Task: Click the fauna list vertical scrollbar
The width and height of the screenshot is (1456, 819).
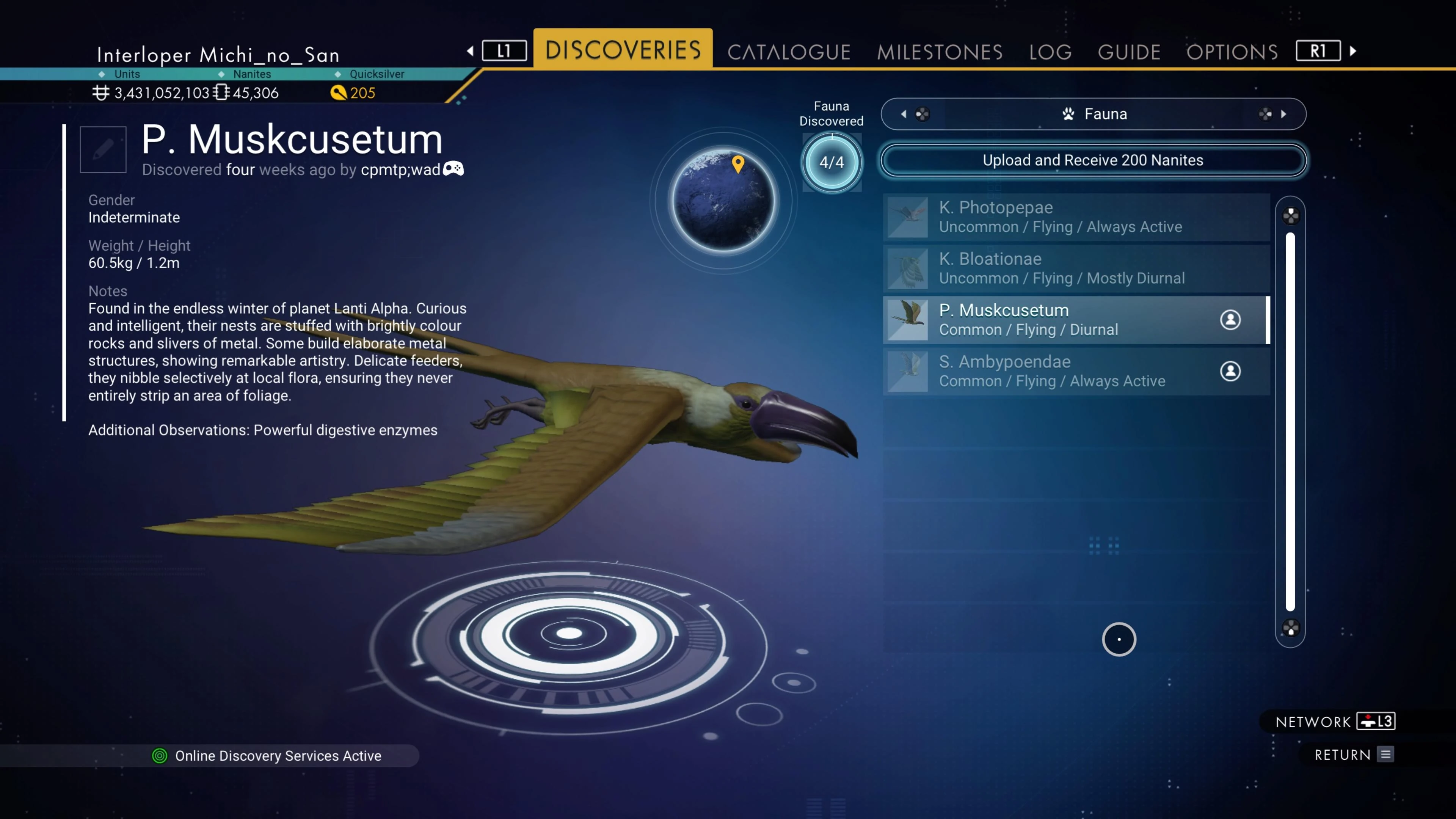Action: coord(1290,421)
